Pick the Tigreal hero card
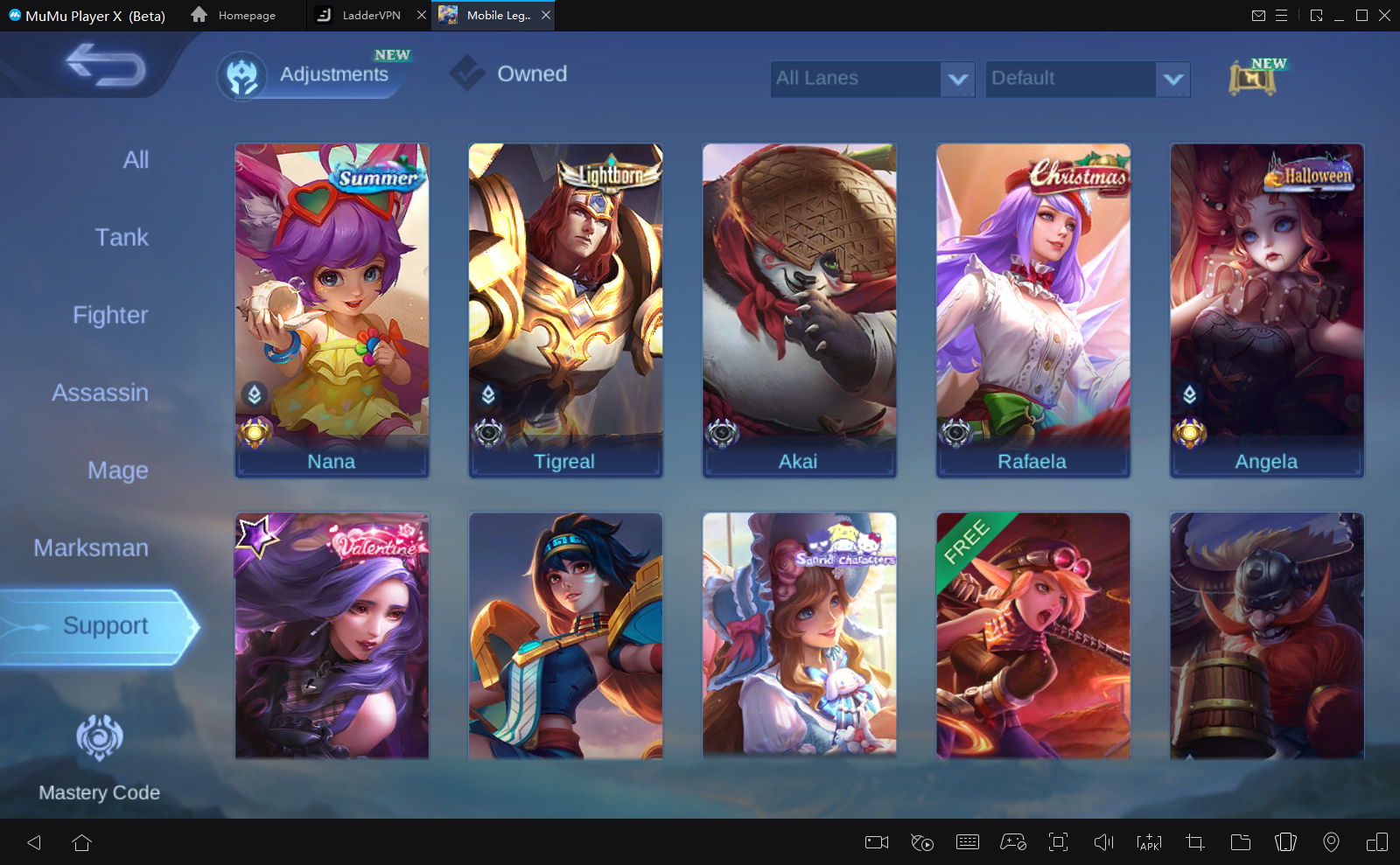1400x865 pixels. pyautogui.click(x=565, y=310)
